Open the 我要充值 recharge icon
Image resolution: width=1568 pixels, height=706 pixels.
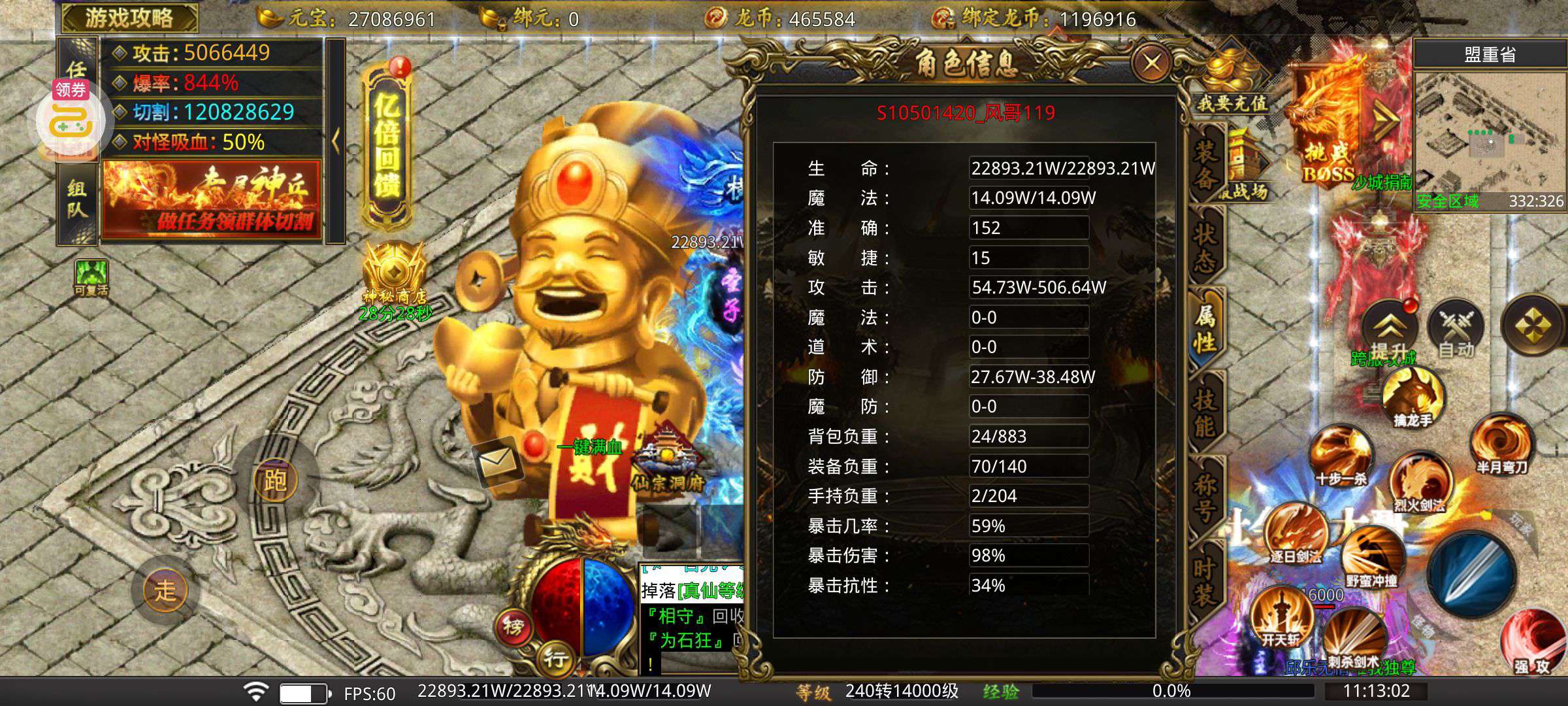[x=1232, y=82]
